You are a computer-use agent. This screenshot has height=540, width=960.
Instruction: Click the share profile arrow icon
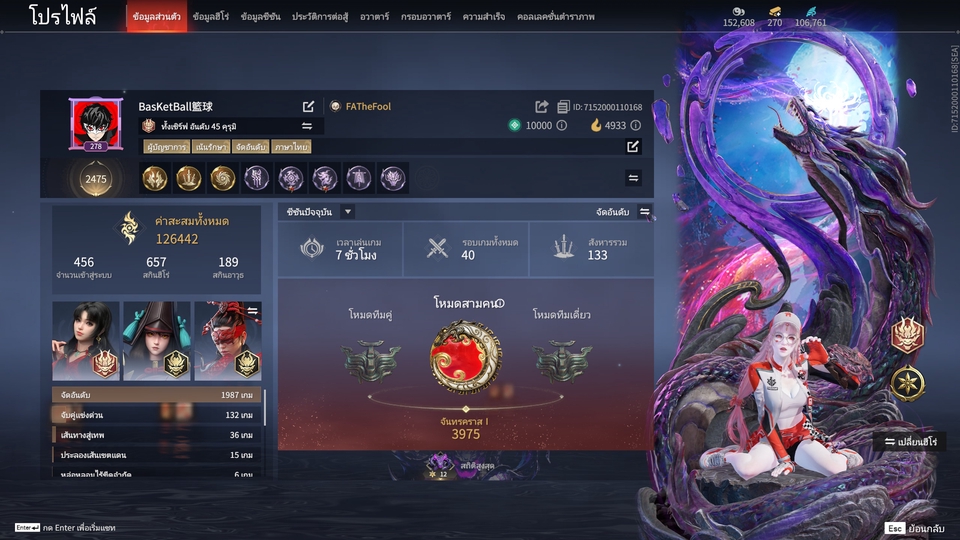pos(542,107)
